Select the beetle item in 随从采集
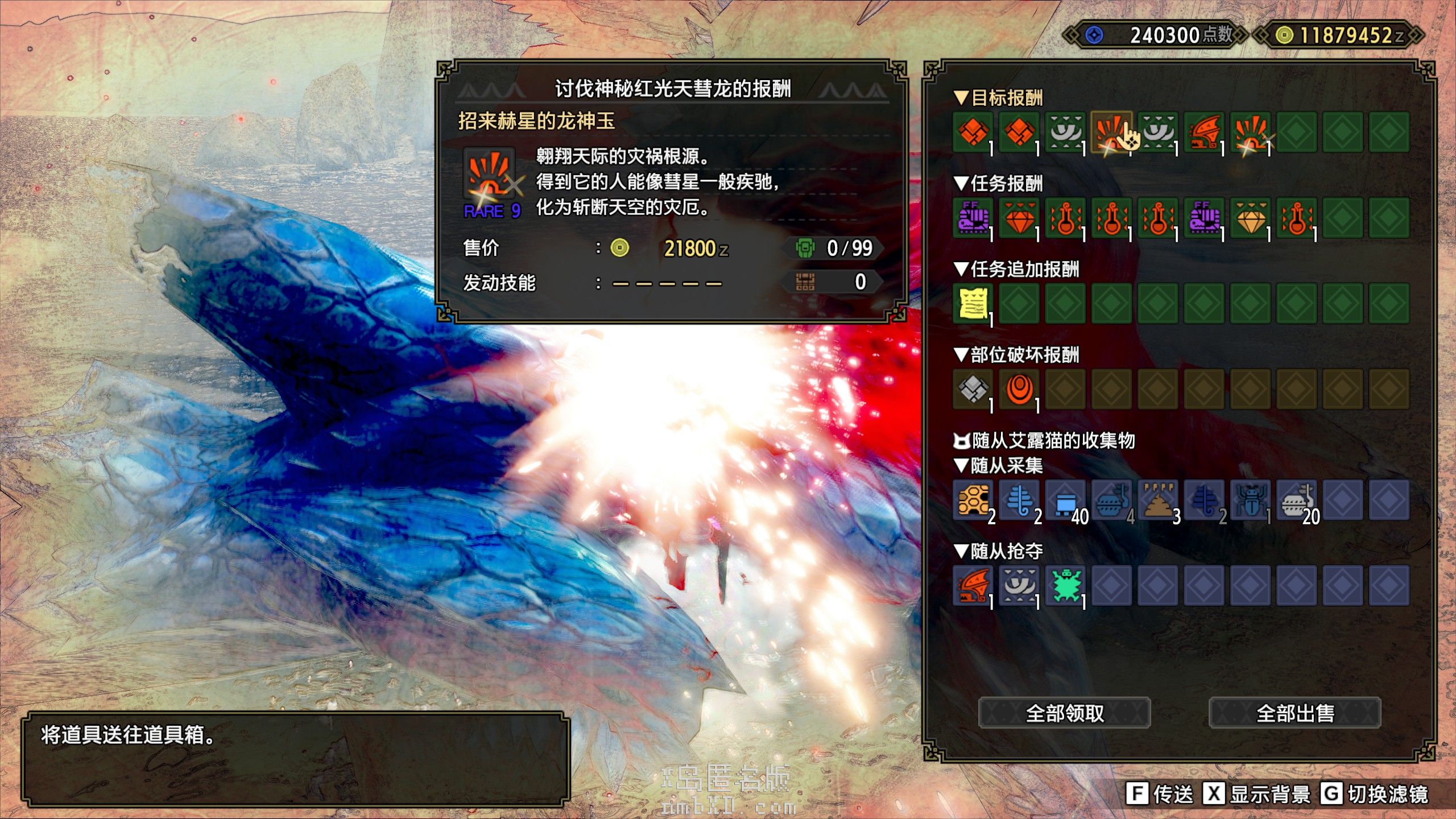 tap(1251, 500)
